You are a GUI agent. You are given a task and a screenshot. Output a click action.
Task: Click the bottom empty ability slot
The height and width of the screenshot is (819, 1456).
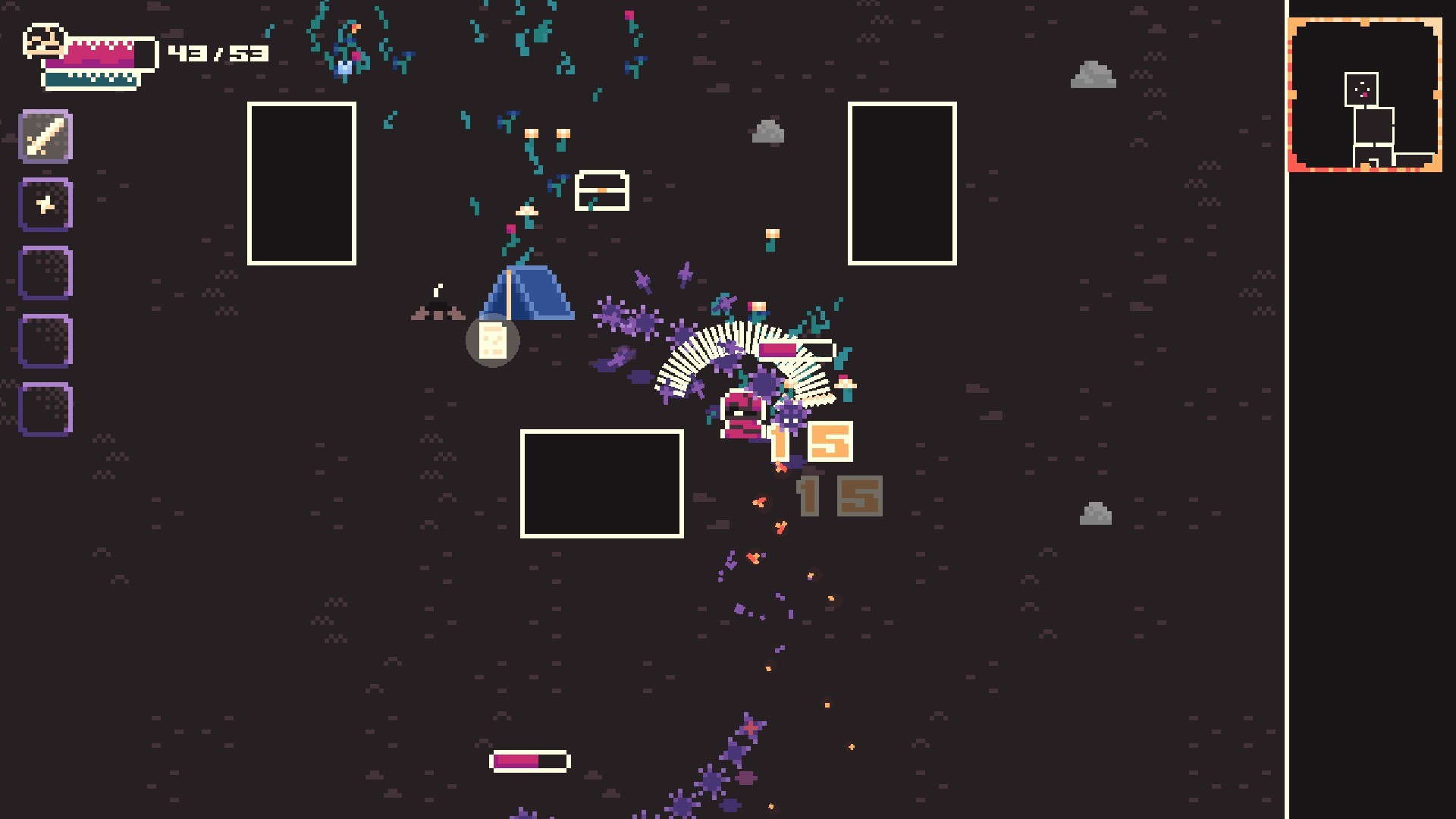click(x=45, y=409)
